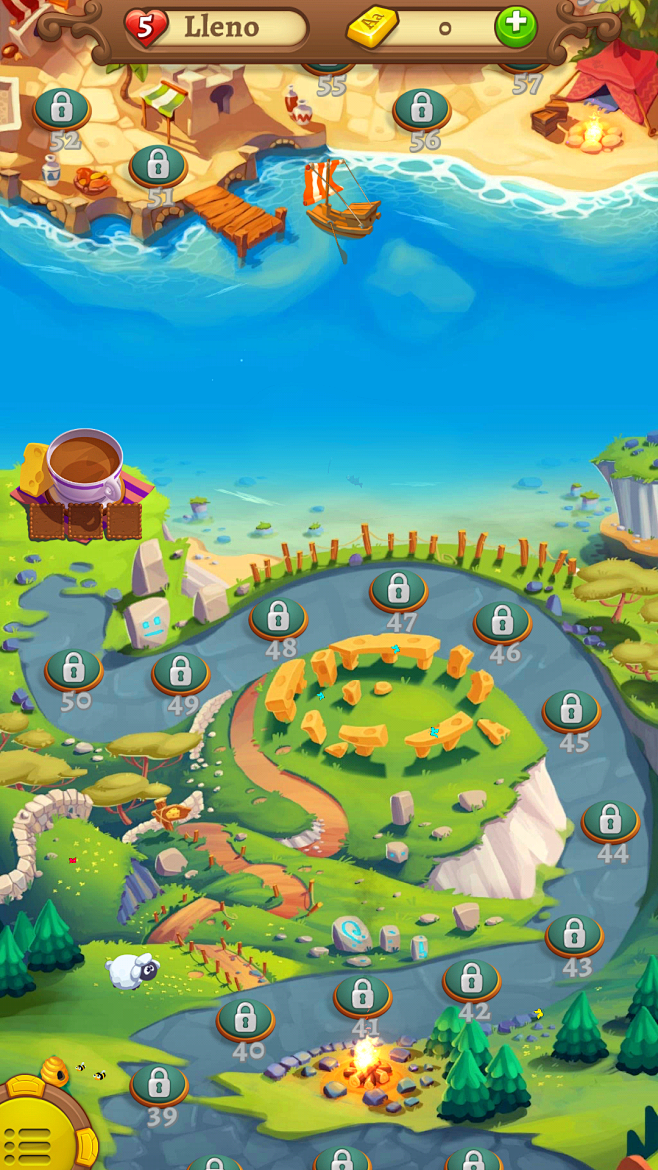Click the red heart lives icon
Image resolution: width=658 pixels, height=1170 pixels.
tap(146, 28)
